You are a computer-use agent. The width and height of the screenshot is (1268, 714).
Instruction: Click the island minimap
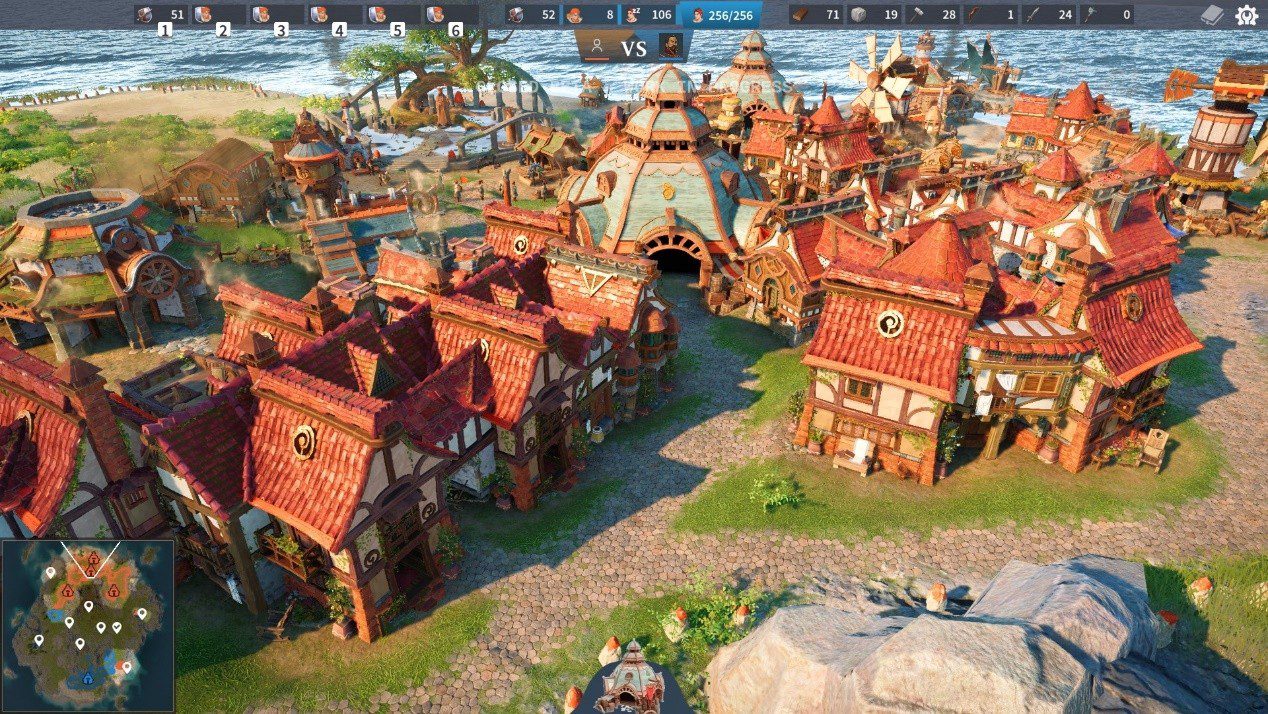click(88, 625)
